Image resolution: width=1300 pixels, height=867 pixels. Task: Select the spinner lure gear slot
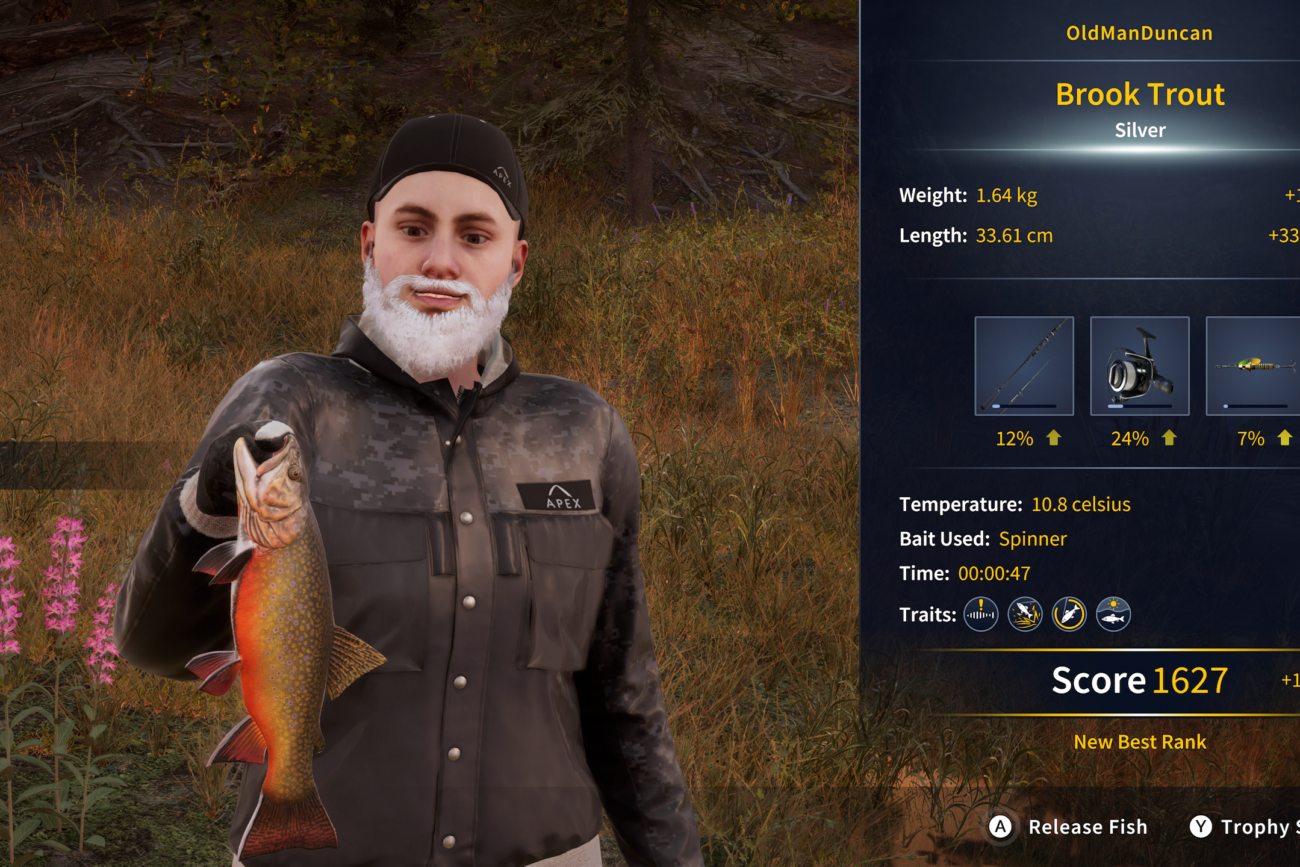[x=1254, y=366]
